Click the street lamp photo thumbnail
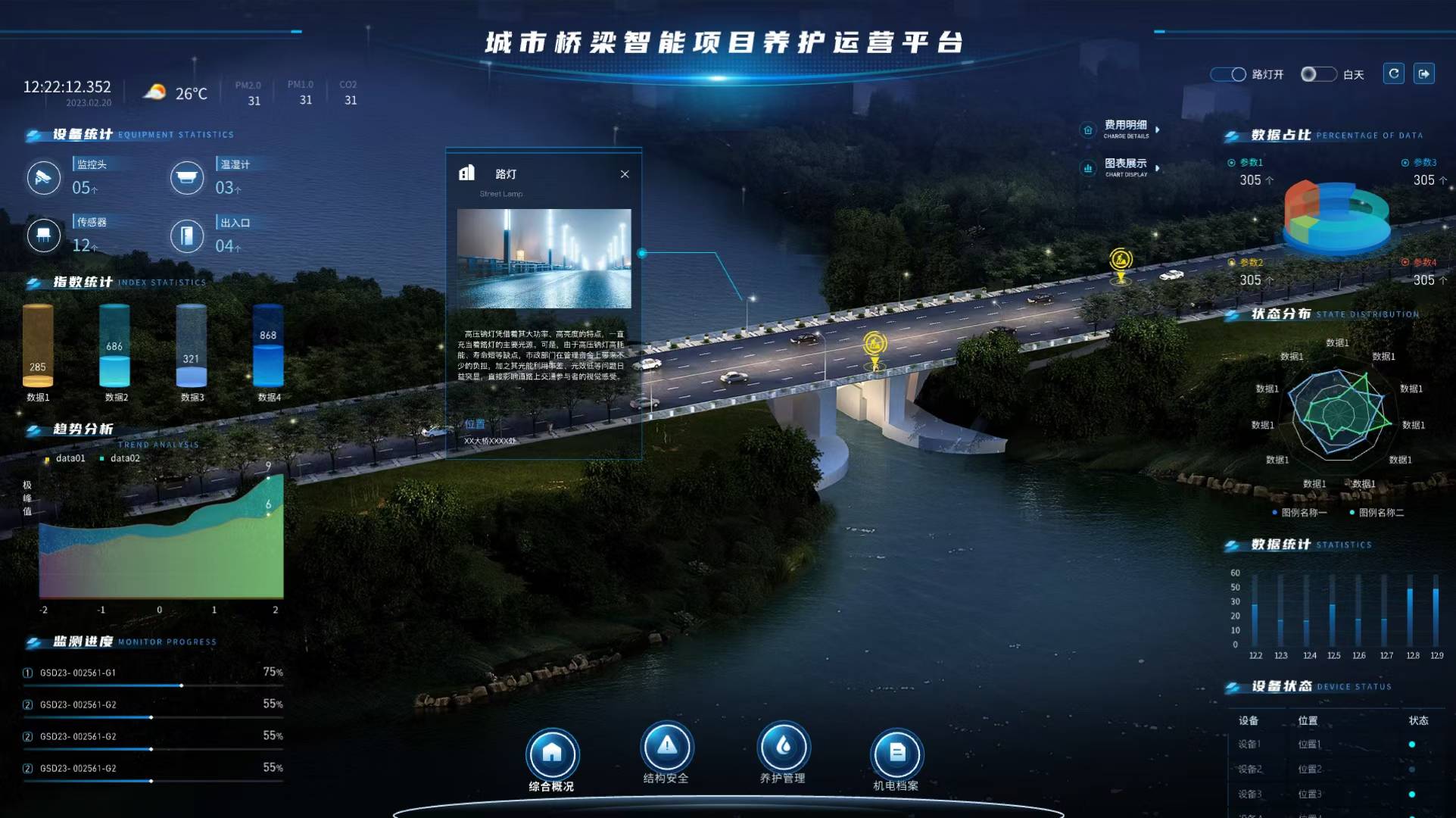This screenshot has height=818, width=1456. (x=544, y=258)
